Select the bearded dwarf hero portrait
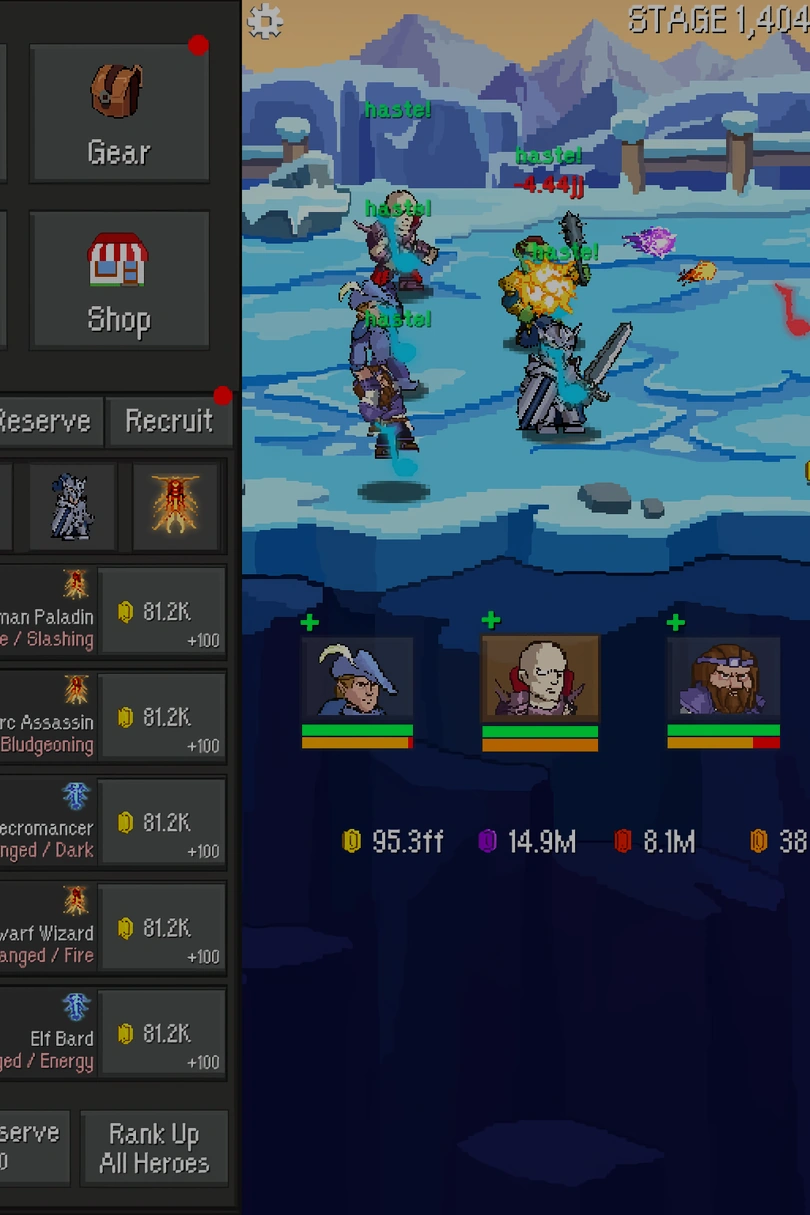Viewport: 810px width, 1215px height. coord(723,678)
